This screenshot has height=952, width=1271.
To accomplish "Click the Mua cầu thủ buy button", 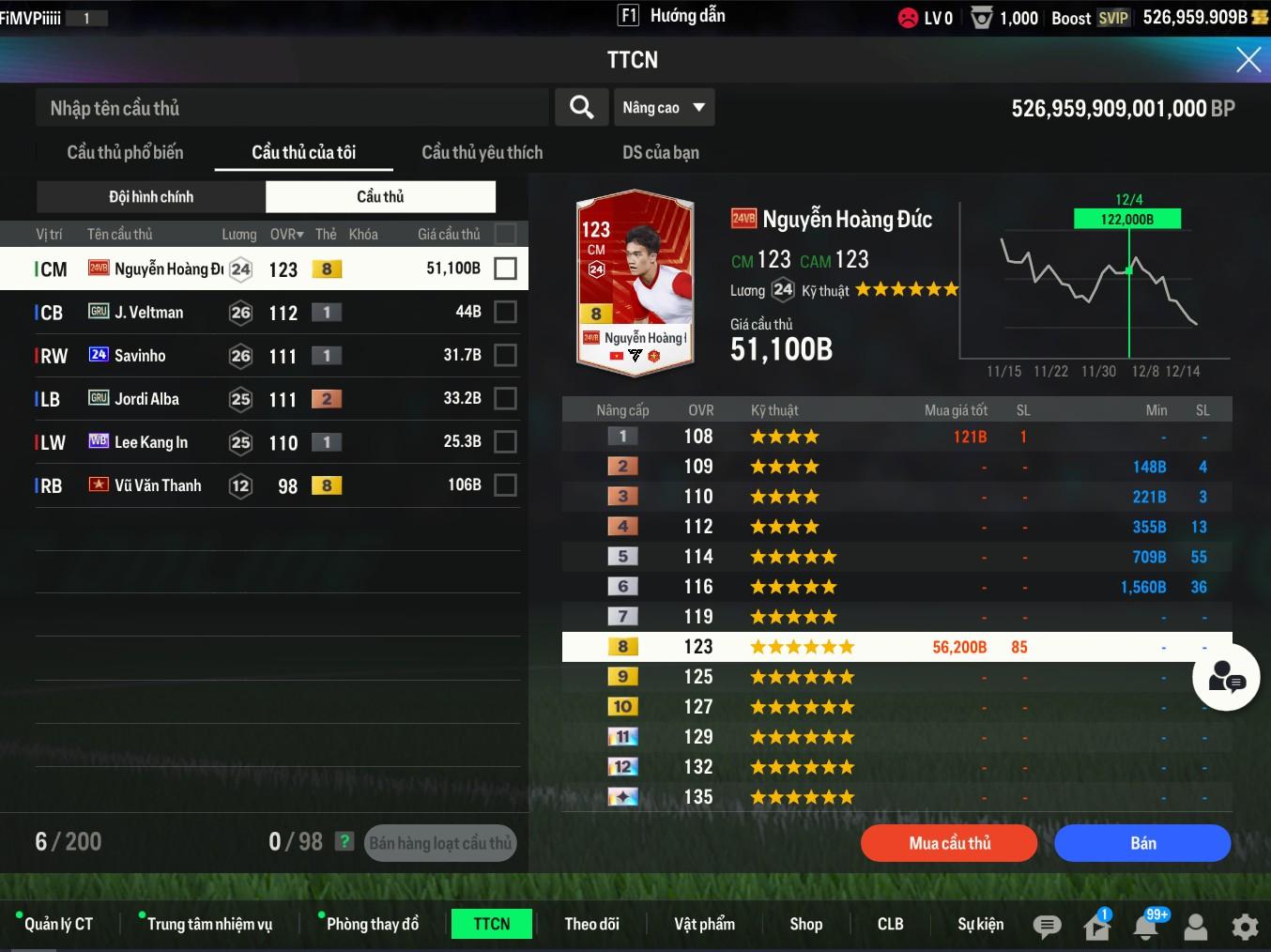I will [x=948, y=843].
